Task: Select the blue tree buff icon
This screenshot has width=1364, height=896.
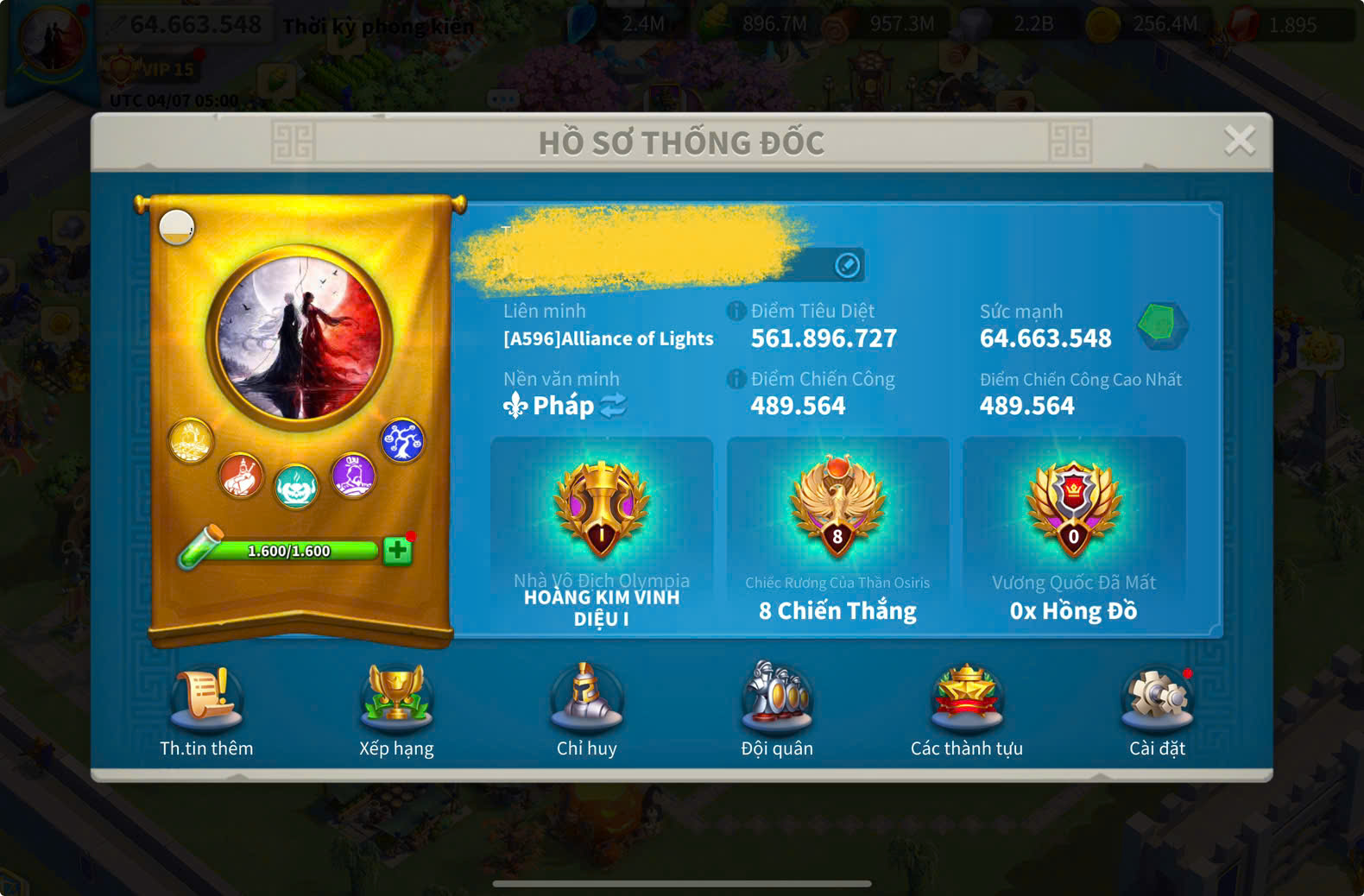Action: point(401,440)
